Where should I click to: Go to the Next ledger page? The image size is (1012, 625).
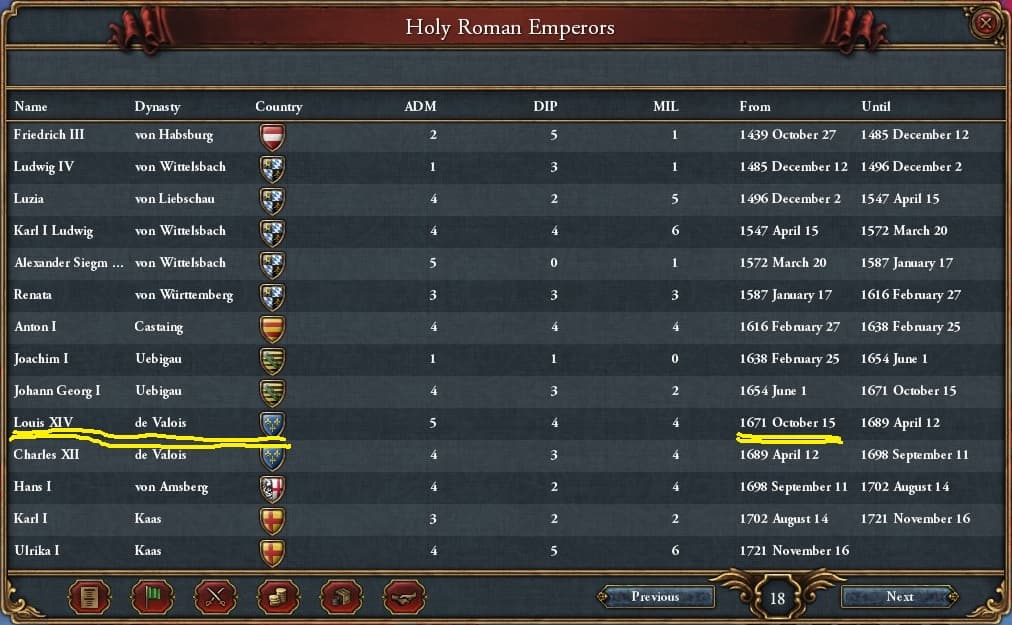(x=899, y=597)
